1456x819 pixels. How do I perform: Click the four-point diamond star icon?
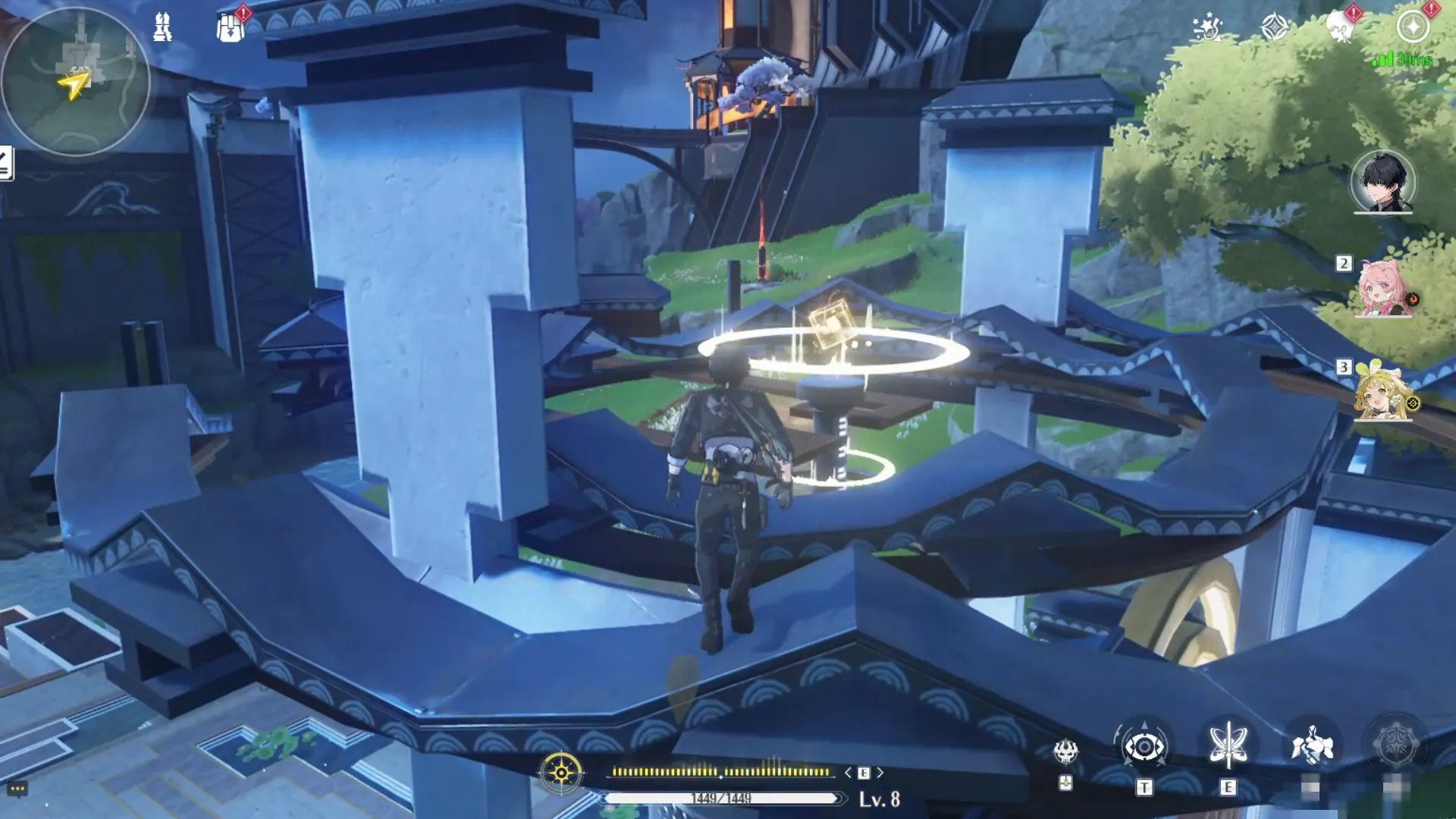click(1274, 27)
